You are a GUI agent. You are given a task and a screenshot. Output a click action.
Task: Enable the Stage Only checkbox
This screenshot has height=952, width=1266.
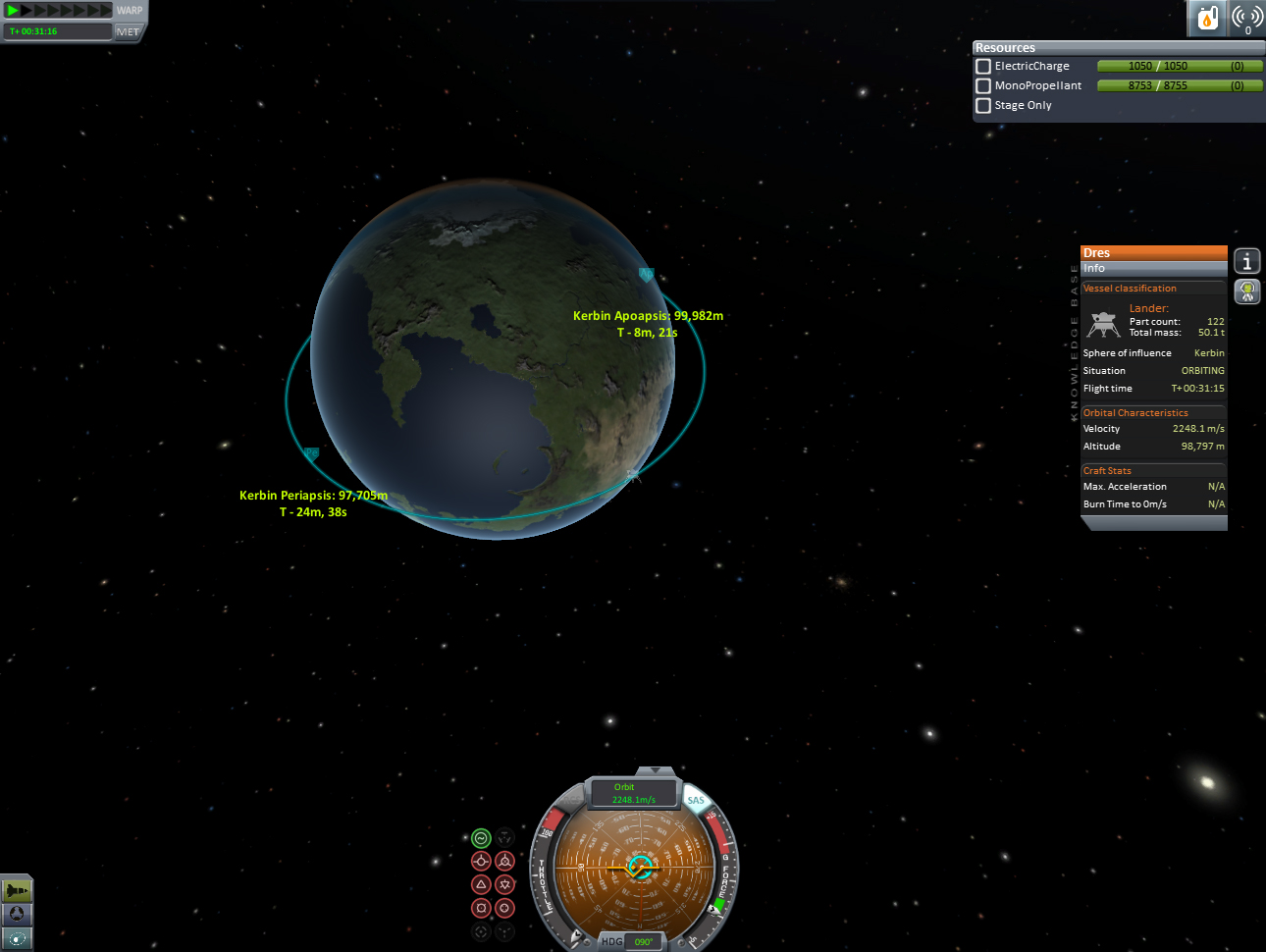[983, 106]
